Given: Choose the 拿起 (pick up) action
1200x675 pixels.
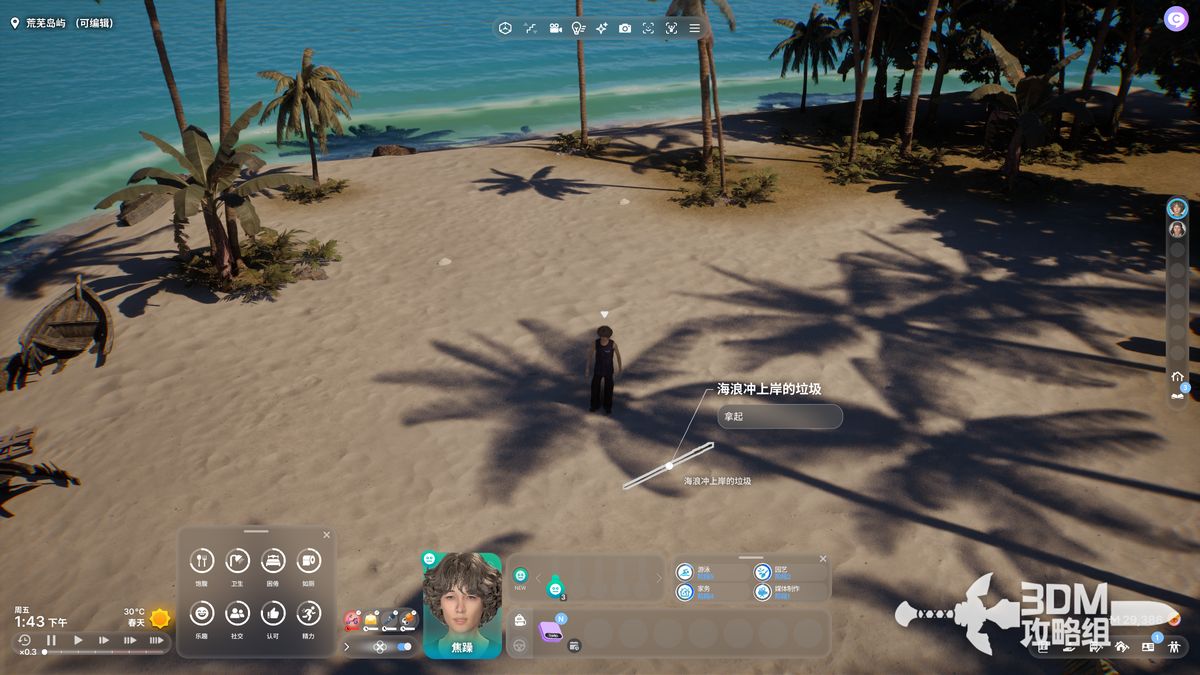Looking at the screenshot, I should click(x=779, y=416).
